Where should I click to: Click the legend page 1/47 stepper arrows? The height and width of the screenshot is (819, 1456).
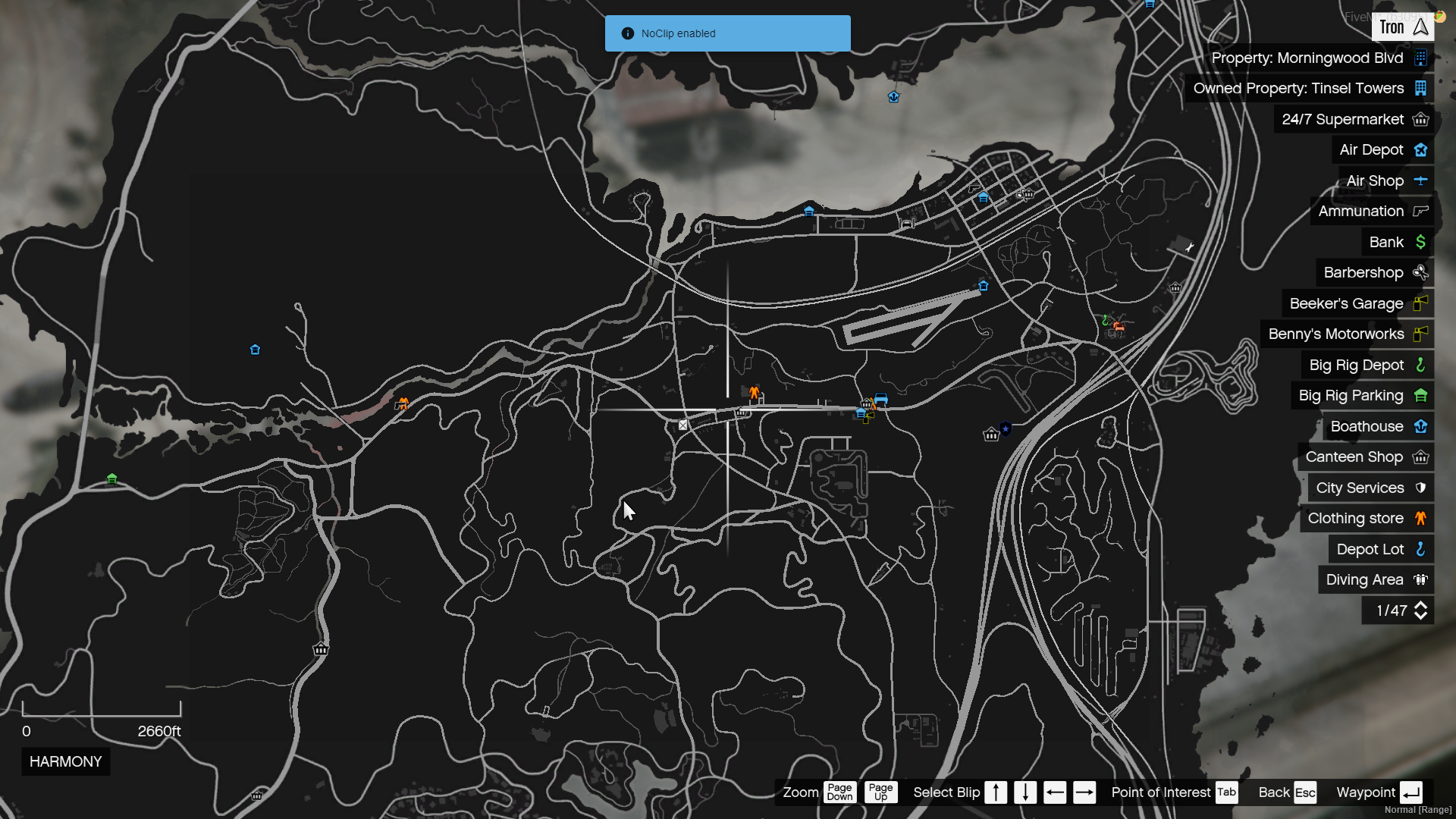point(1420,611)
